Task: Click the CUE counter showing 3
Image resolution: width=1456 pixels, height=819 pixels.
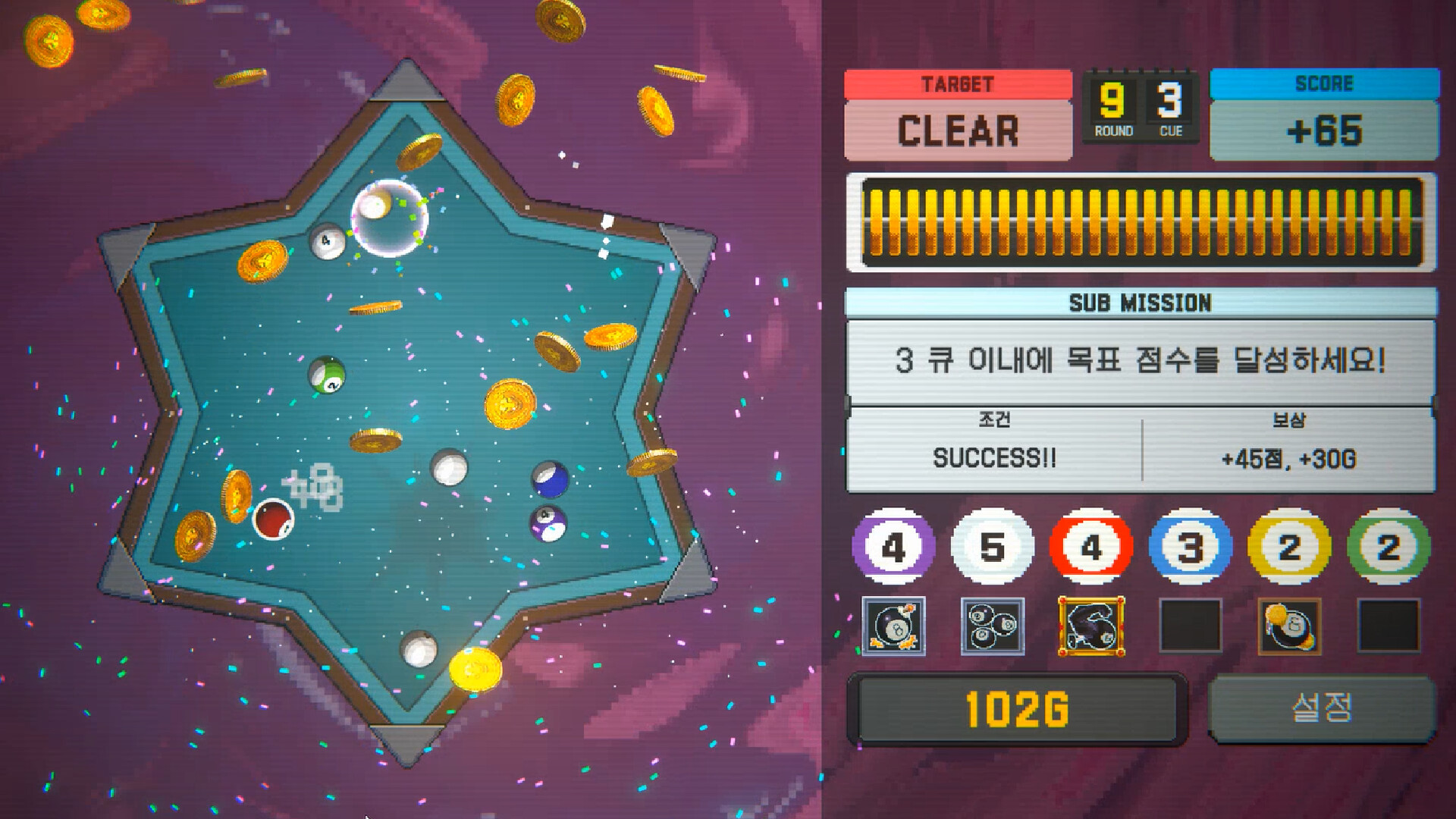Action: [x=1168, y=99]
